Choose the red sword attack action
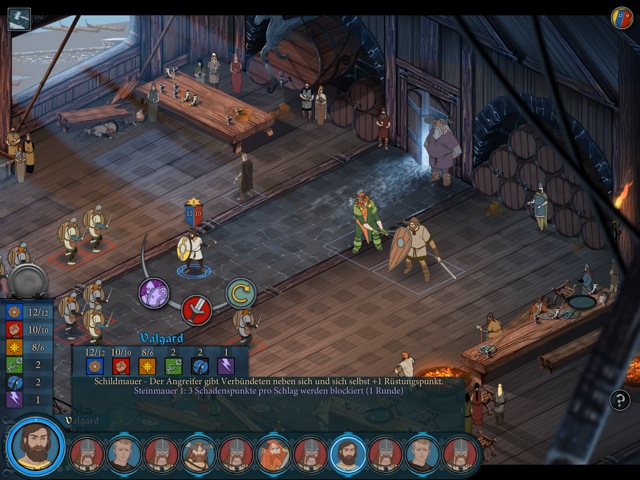This screenshot has height=480, width=640. (x=196, y=310)
